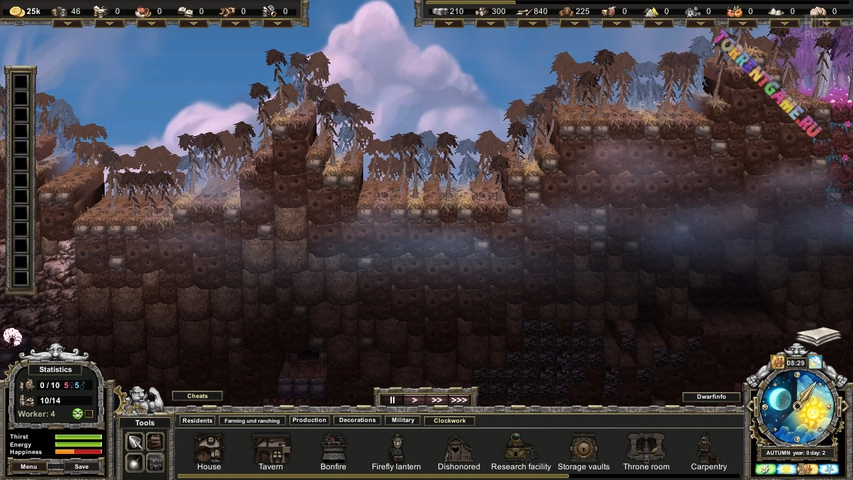Switch to the Farming und ranching tab
Screen dimensions: 853x480
point(252,421)
